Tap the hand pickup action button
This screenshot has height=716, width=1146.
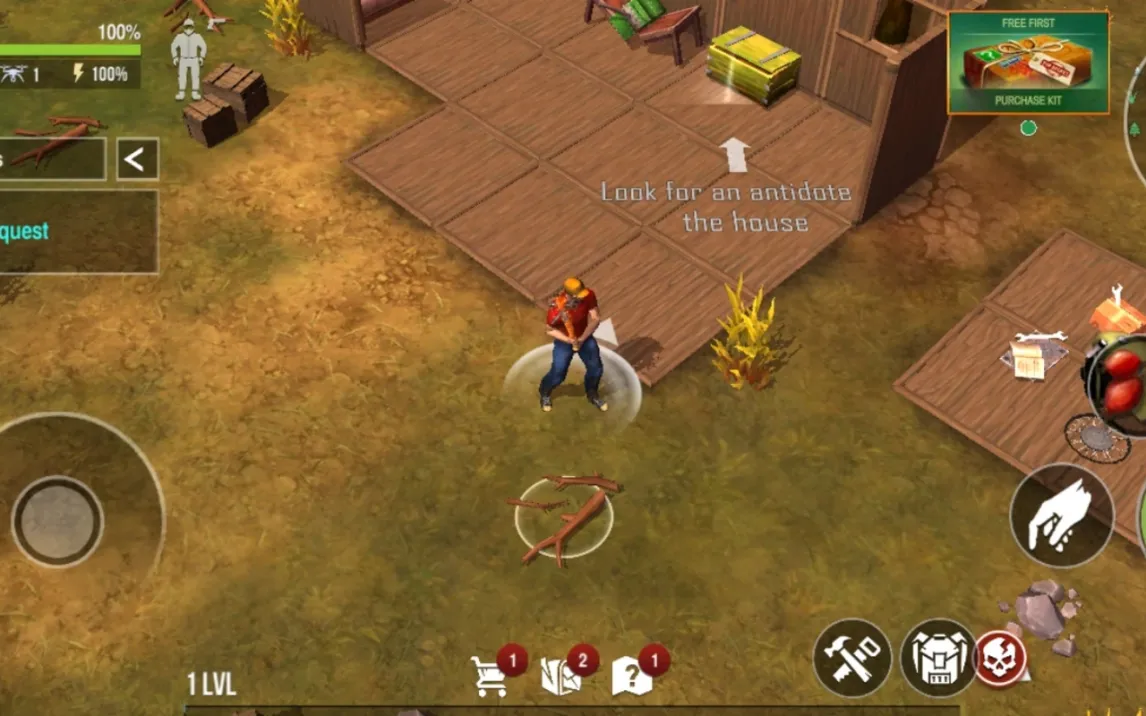coord(1061,515)
